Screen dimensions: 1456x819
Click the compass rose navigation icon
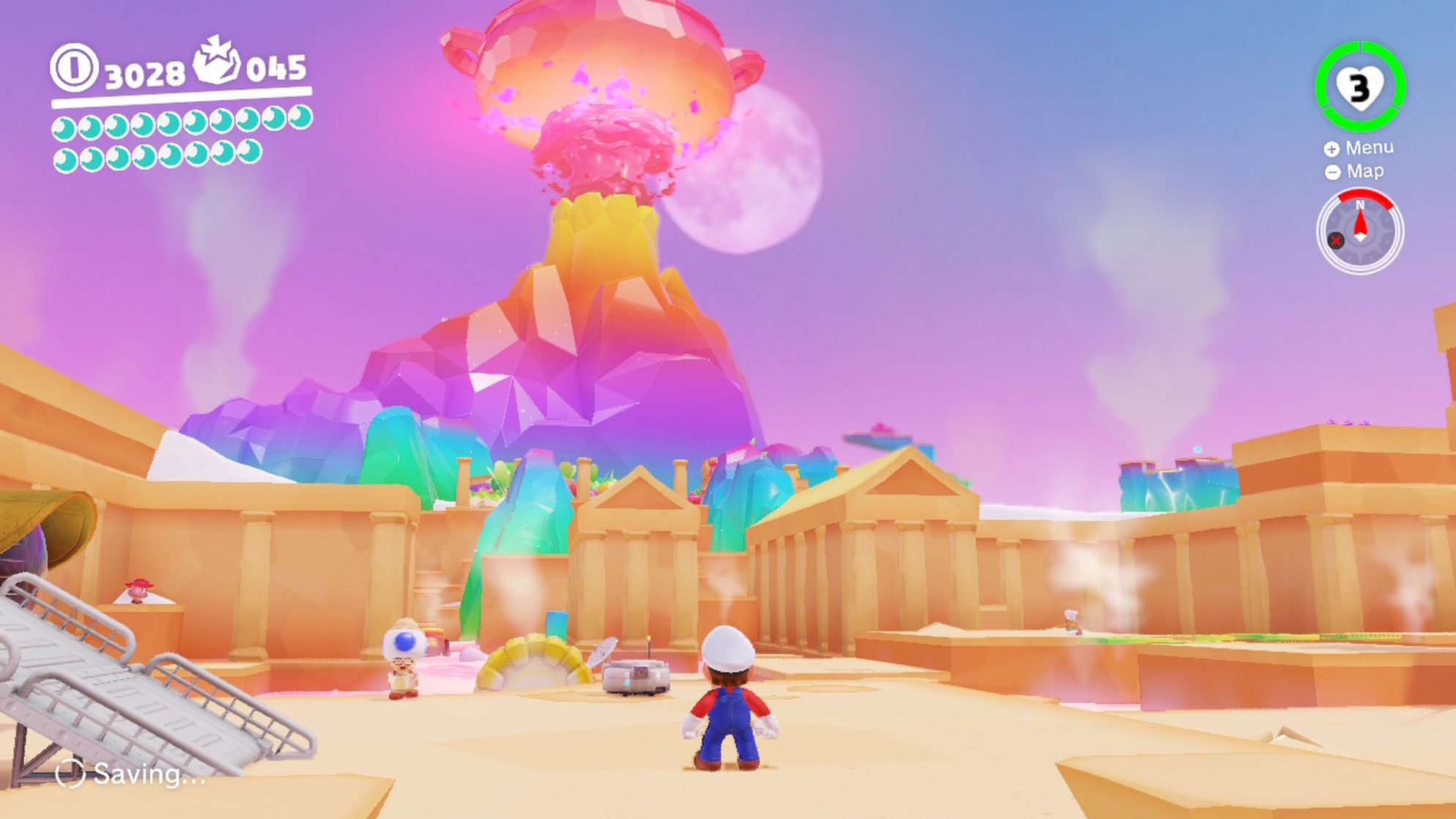click(1359, 231)
